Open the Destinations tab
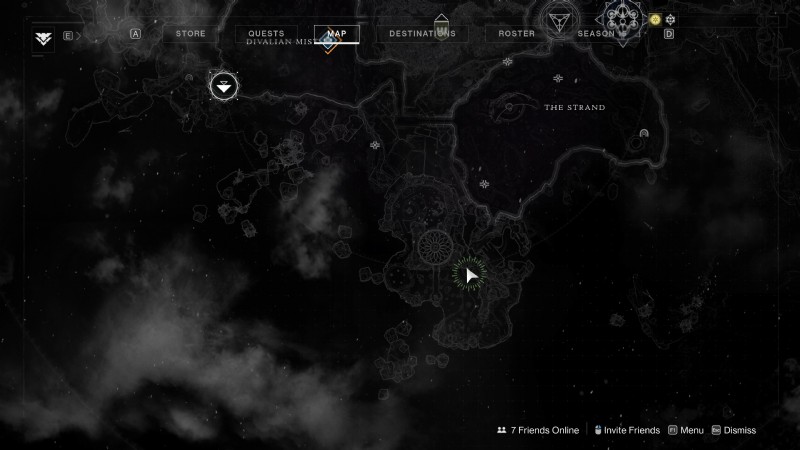Image resolution: width=800 pixels, height=450 pixels. point(422,34)
